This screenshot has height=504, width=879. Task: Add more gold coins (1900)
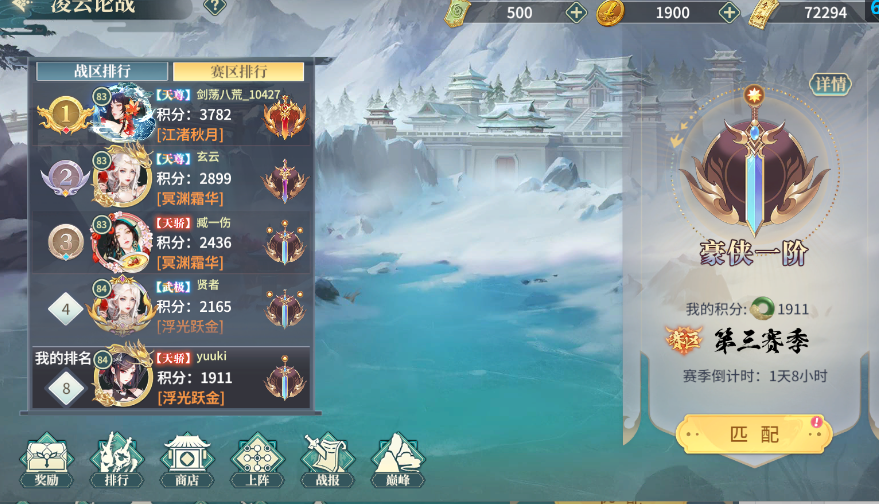pyautogui.click(x=730, y=12)
